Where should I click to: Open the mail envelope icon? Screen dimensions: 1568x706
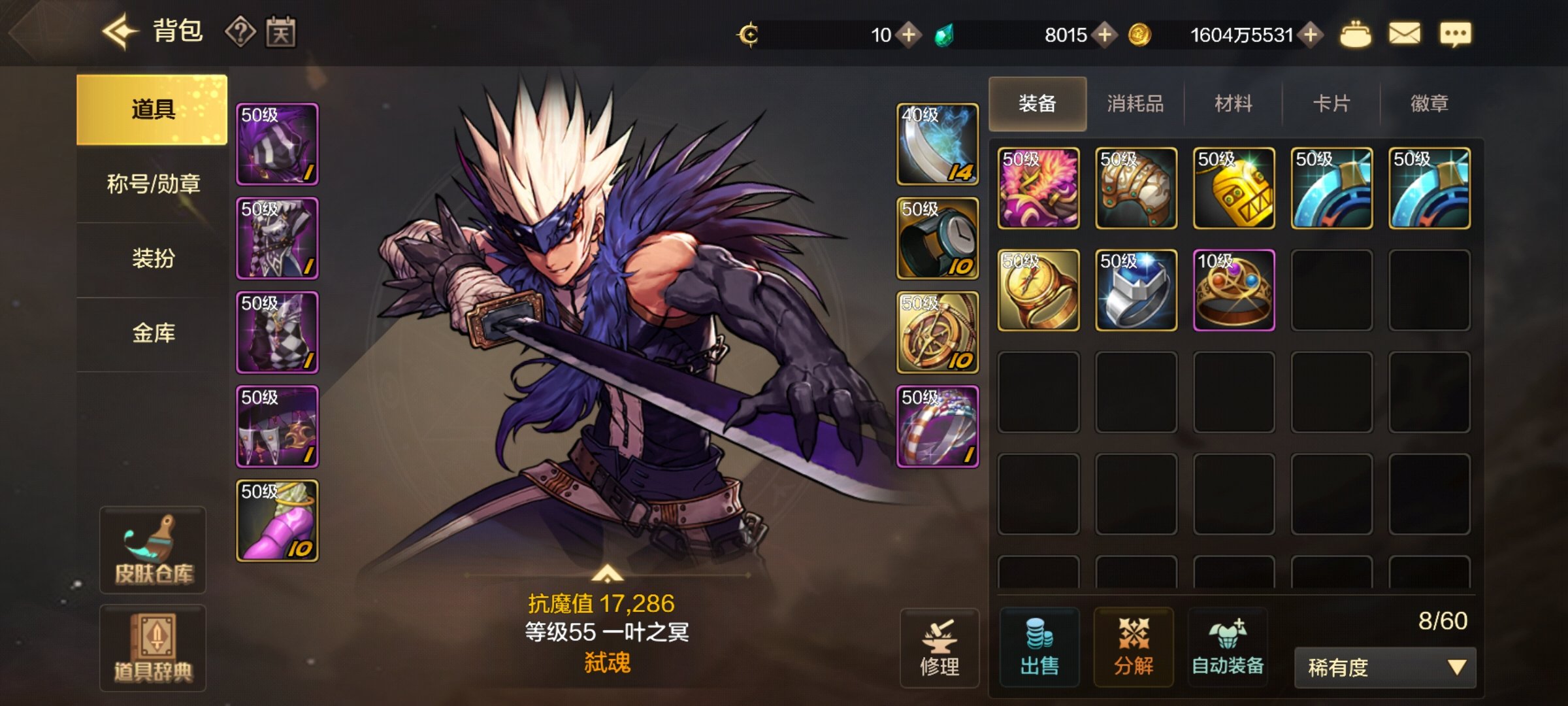click(1405, 33)
